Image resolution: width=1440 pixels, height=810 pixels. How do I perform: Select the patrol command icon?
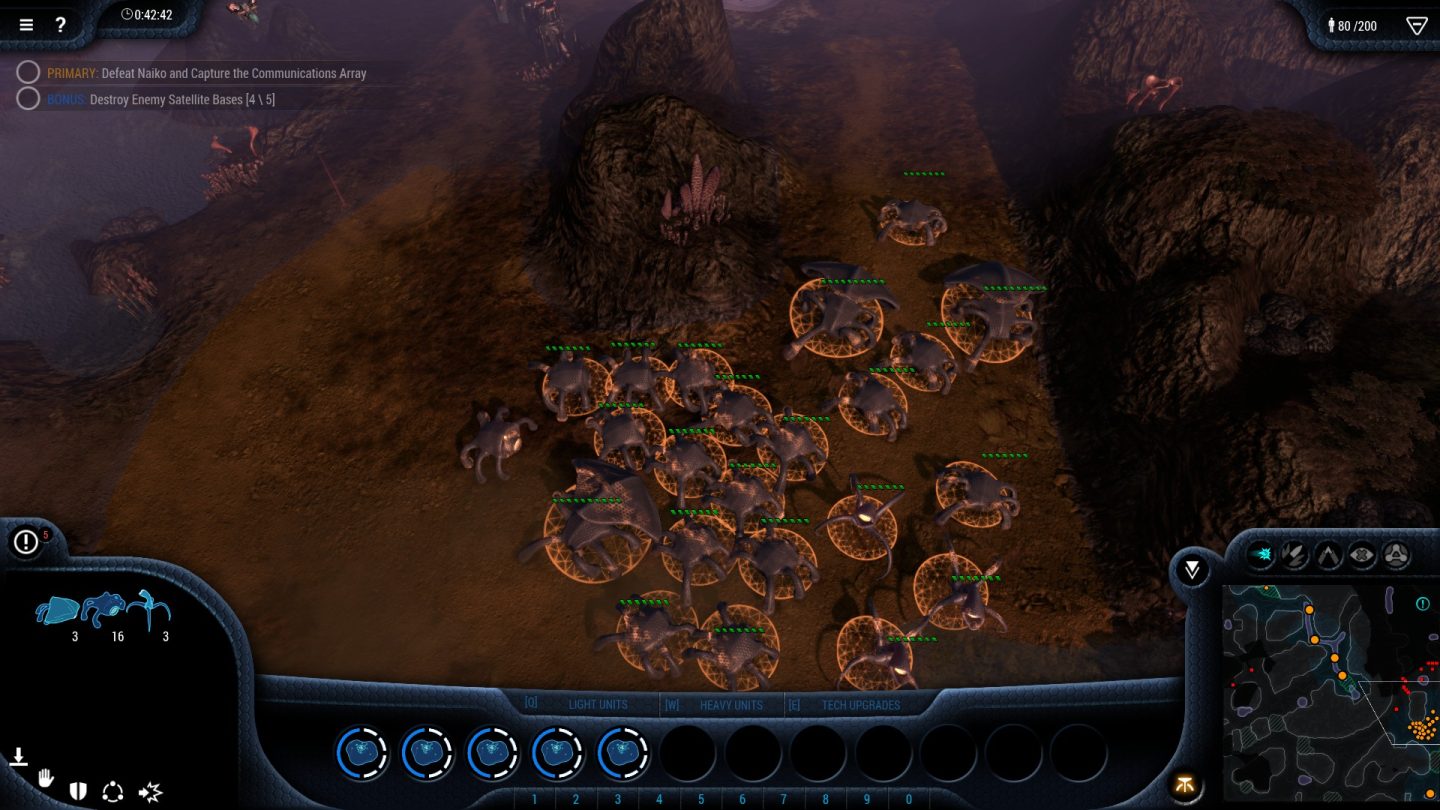[113, 791]
